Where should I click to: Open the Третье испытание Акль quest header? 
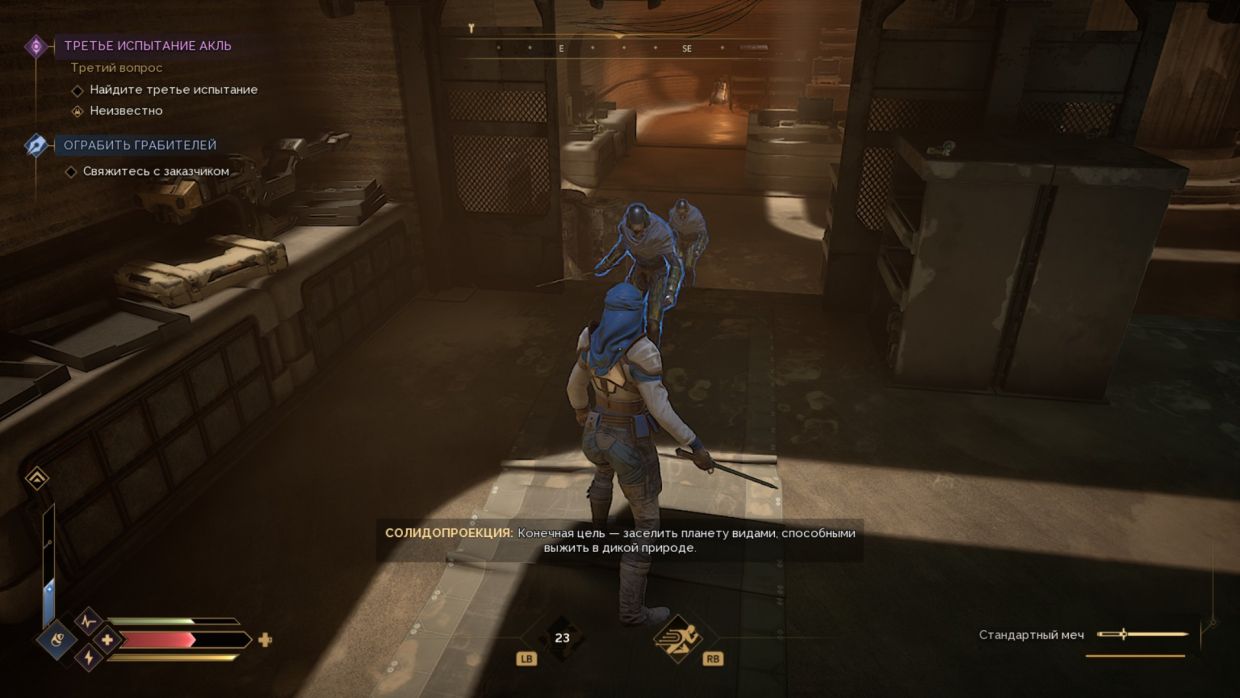[x=147, y=46]
